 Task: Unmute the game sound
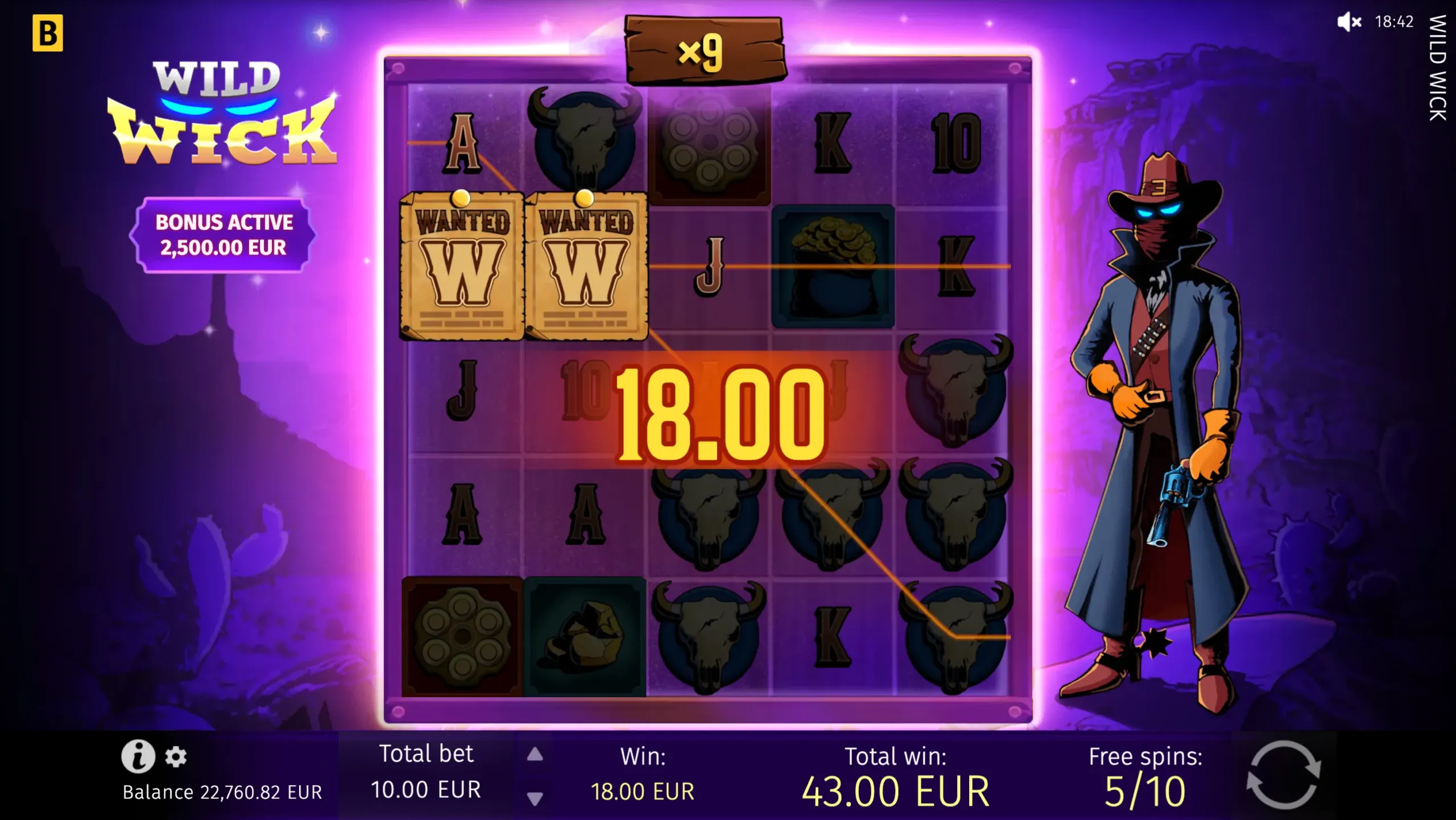(1350, 23)
